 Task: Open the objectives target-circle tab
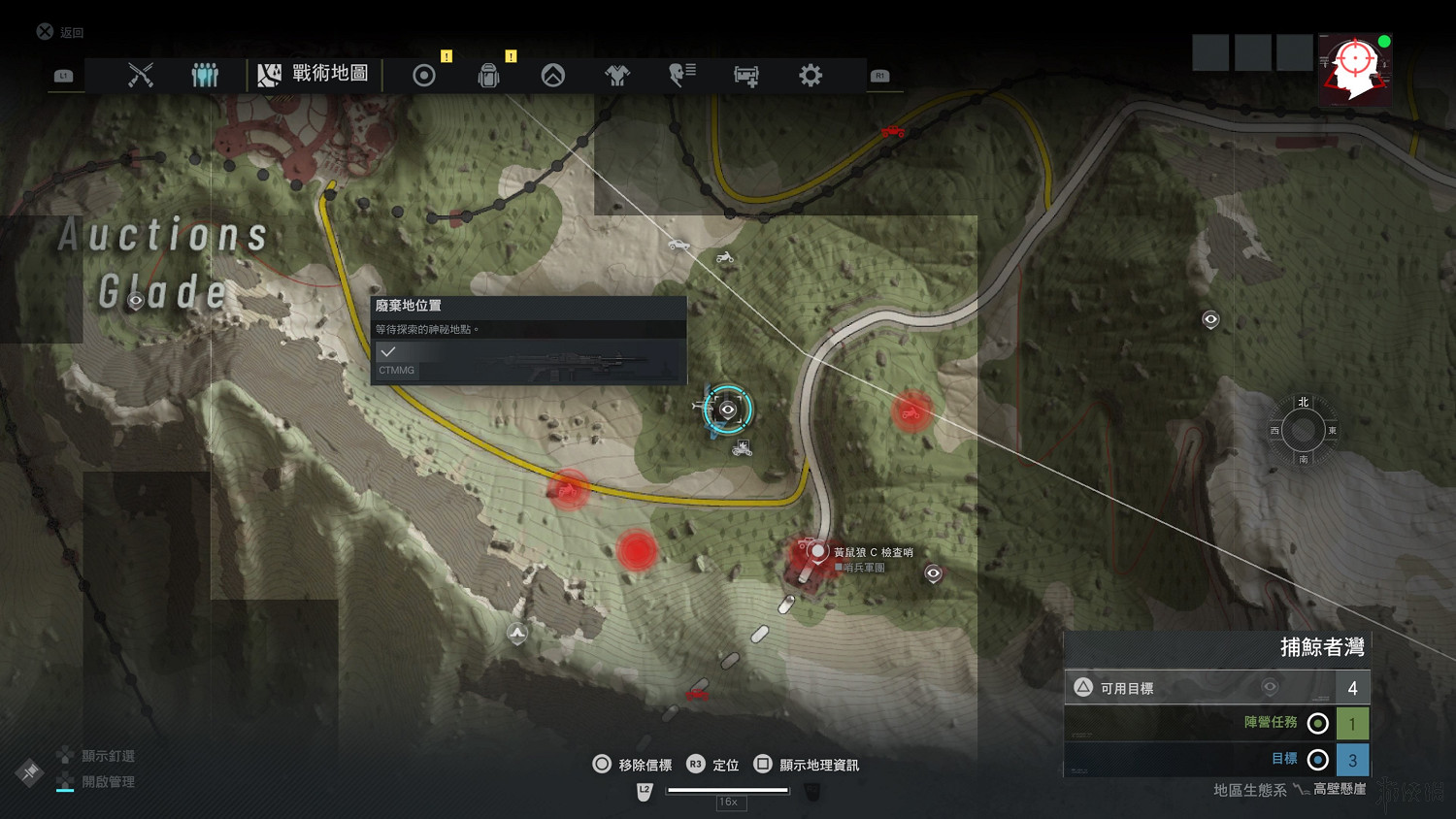[x=424, y=75]
